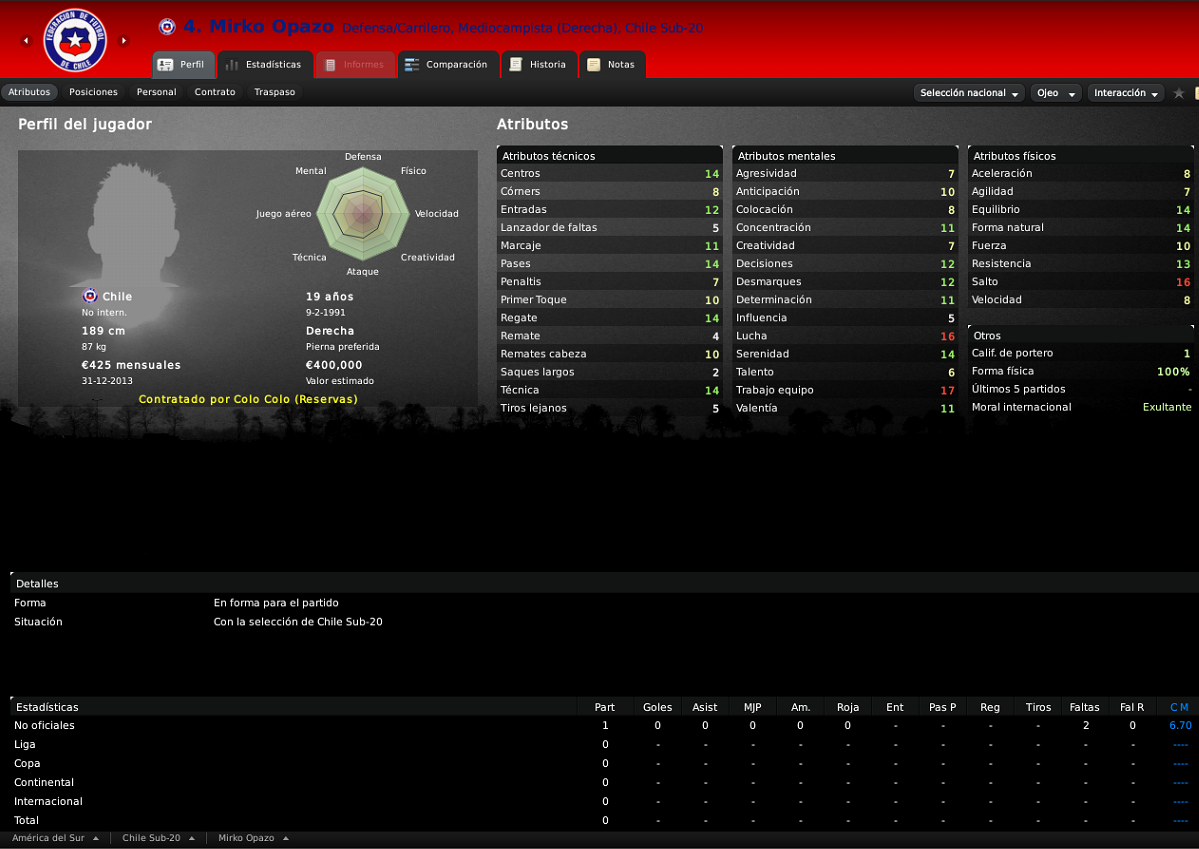Image resolution: width=1199 pixels, height=849 pixels.
Task: Show the Perfil tab
Action: [x=182, y=65]
